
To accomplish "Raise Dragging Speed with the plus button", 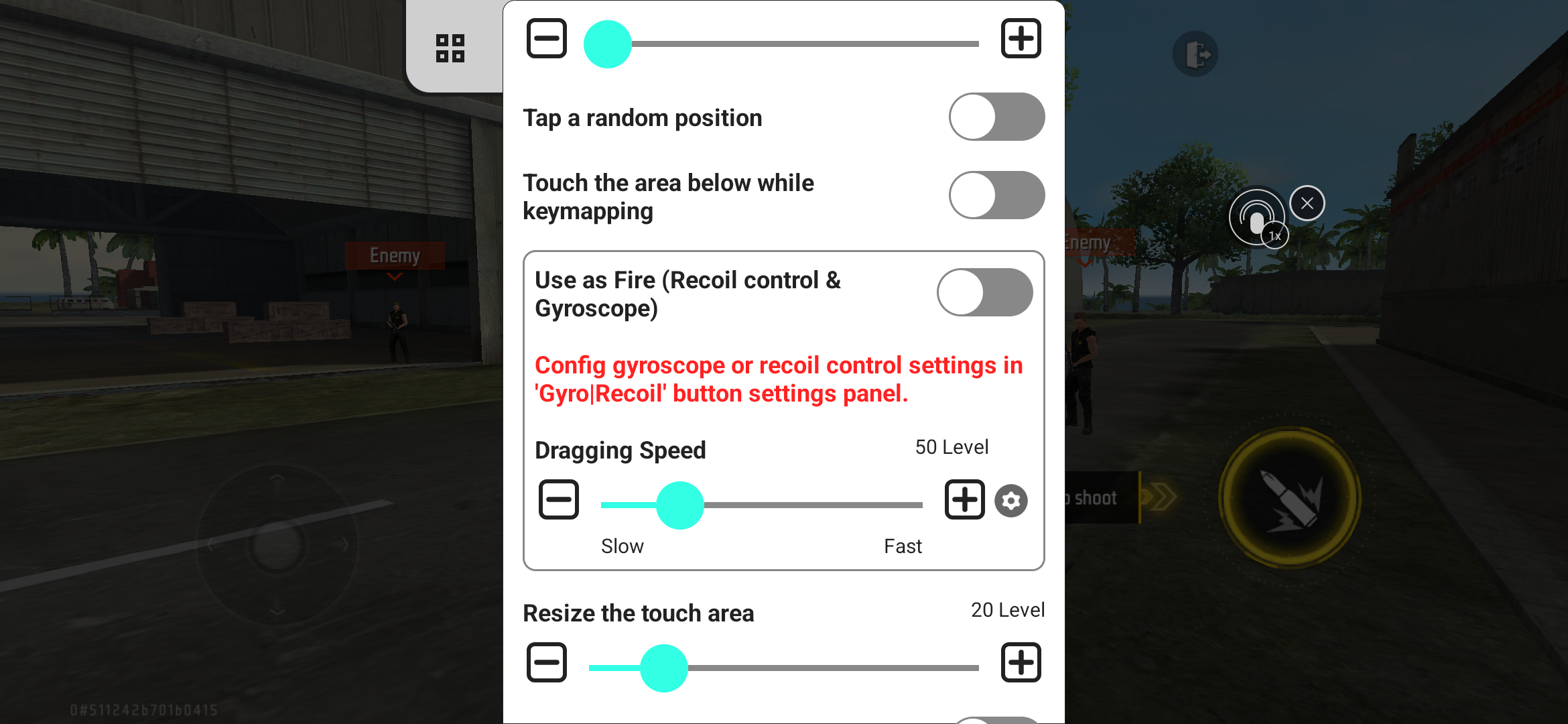I will [x=964, y=499].
